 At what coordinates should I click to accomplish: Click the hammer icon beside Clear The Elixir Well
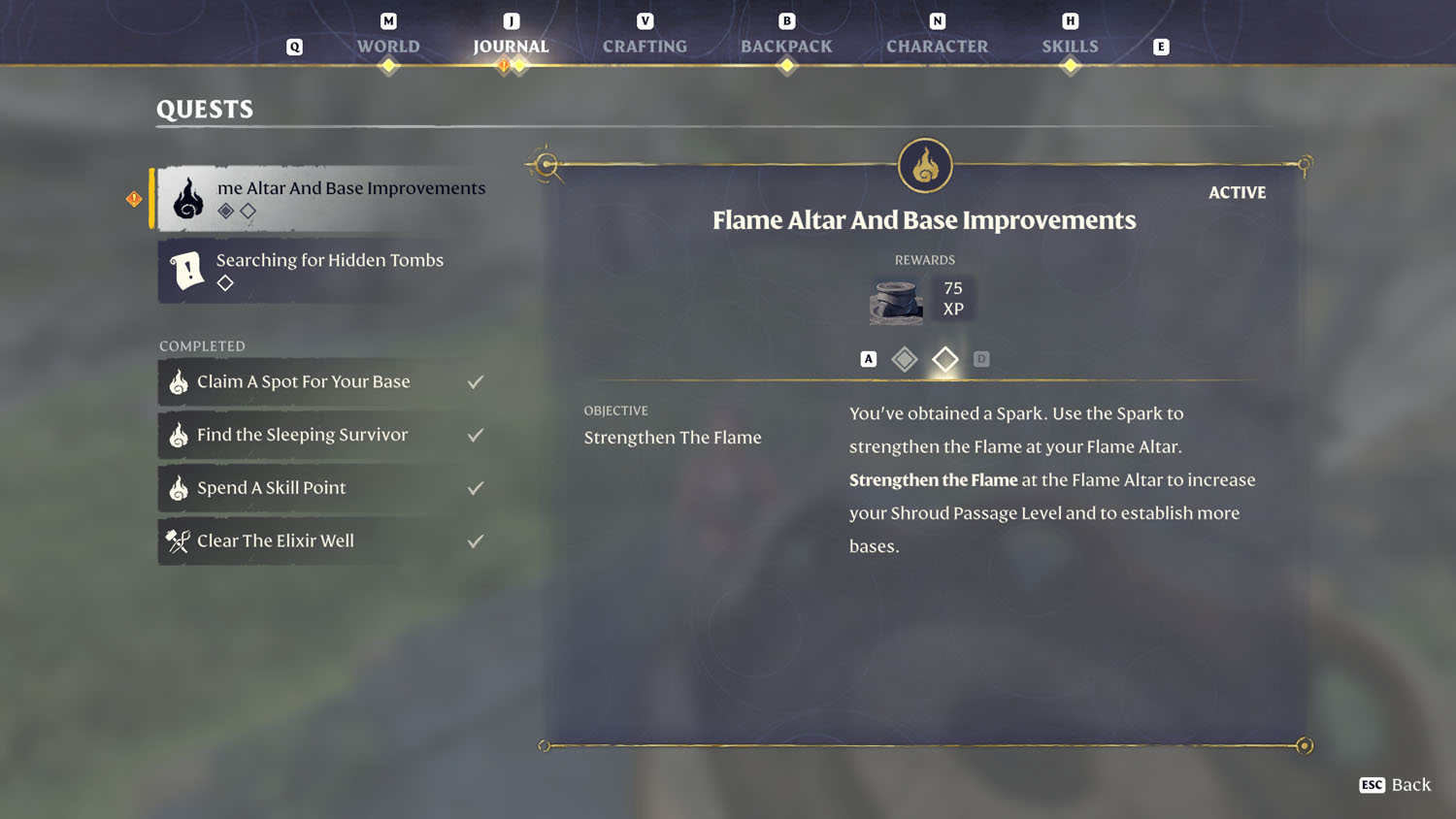pos(178,541)
